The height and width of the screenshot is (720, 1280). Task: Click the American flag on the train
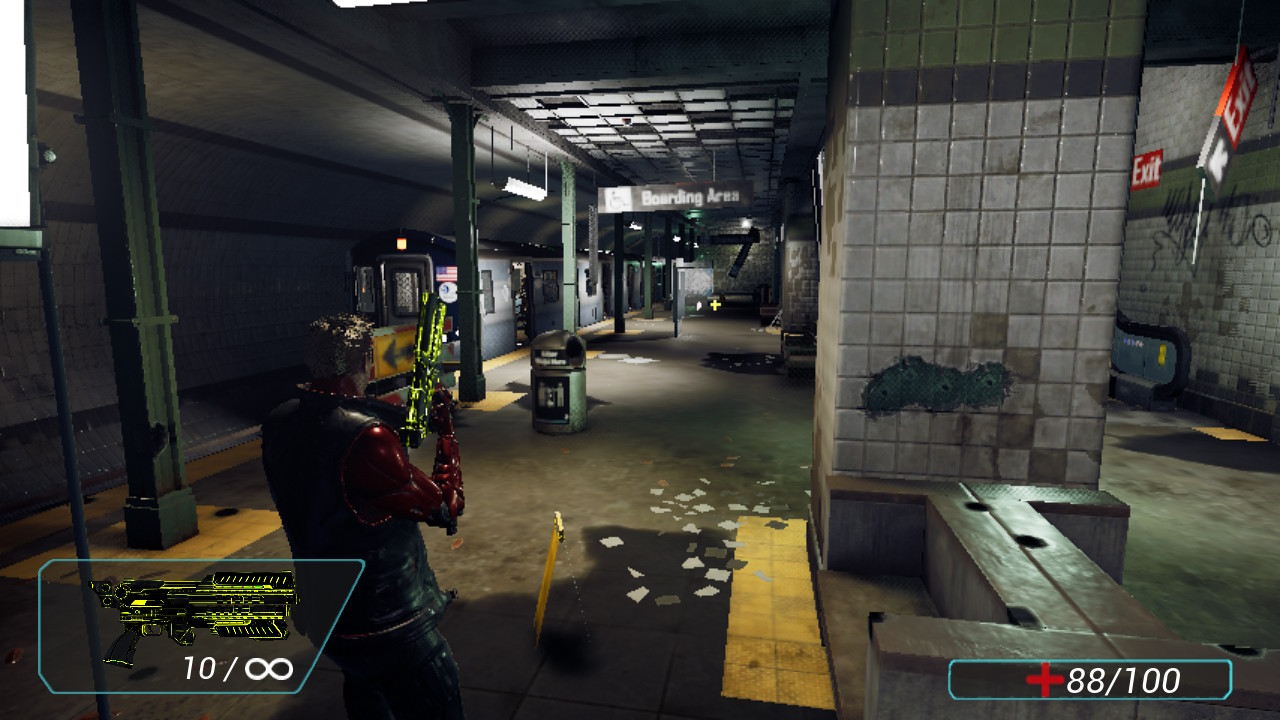(x=446, y=271)
